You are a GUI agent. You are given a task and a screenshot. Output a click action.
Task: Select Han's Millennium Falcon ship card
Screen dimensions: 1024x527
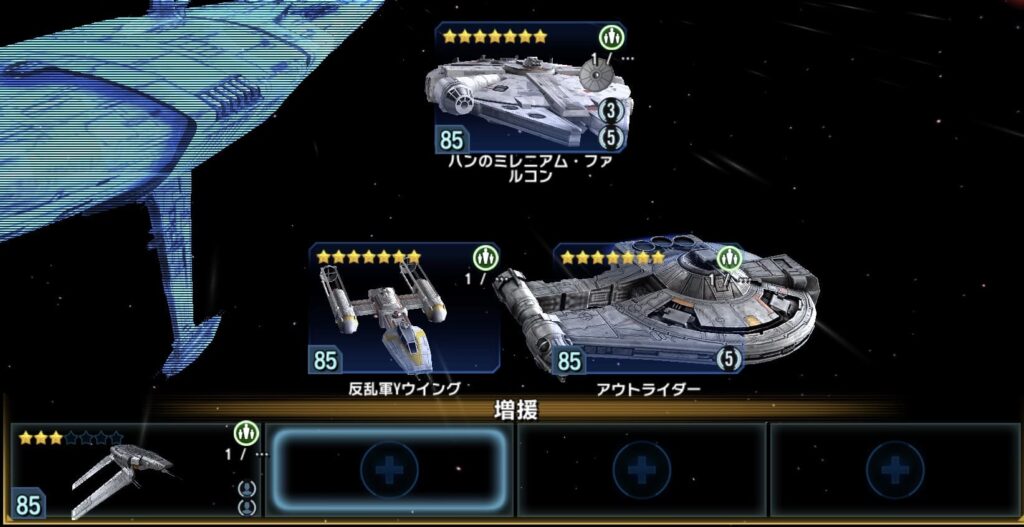pyautogui.click(x=530, y=90)
